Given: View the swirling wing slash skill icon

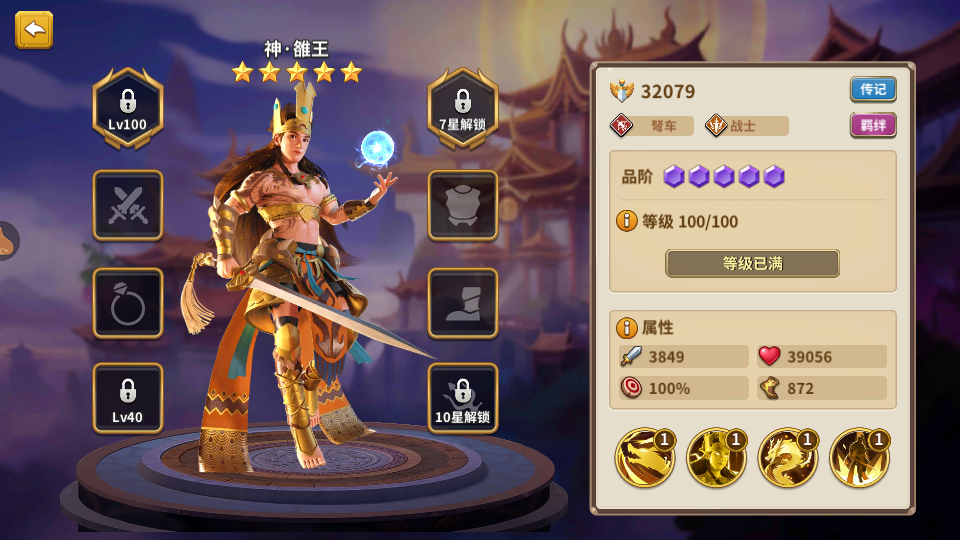Looking at the screenshot, I should point(644,457).
